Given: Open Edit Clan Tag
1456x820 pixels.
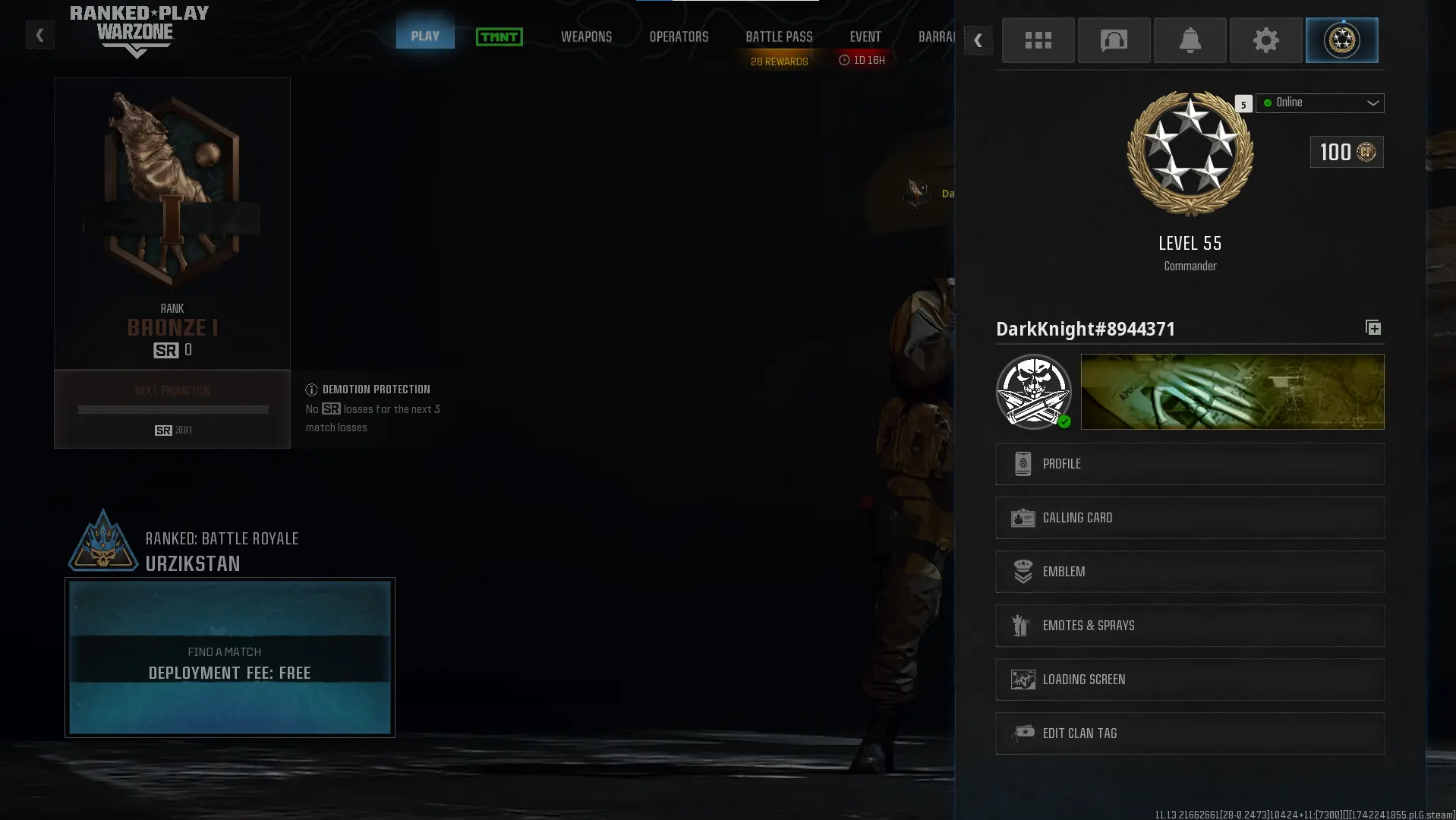Looking at the screenshot, I should (x=1189, y=733).
